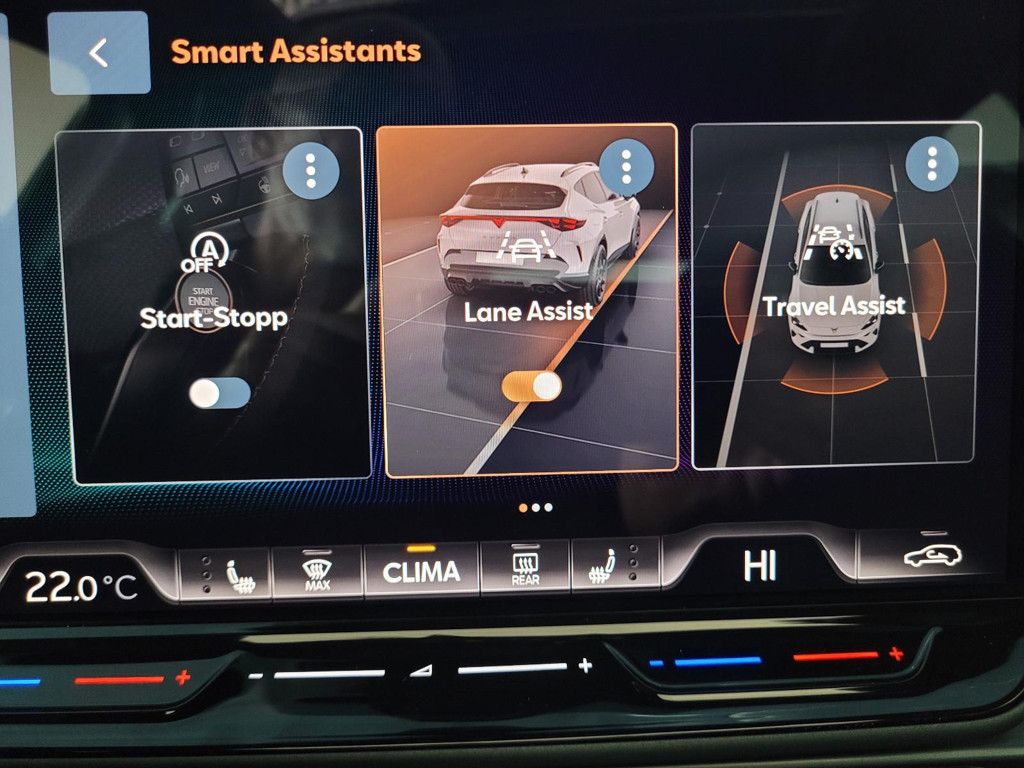Toggle the air recirculation car icon

point(933,555)
